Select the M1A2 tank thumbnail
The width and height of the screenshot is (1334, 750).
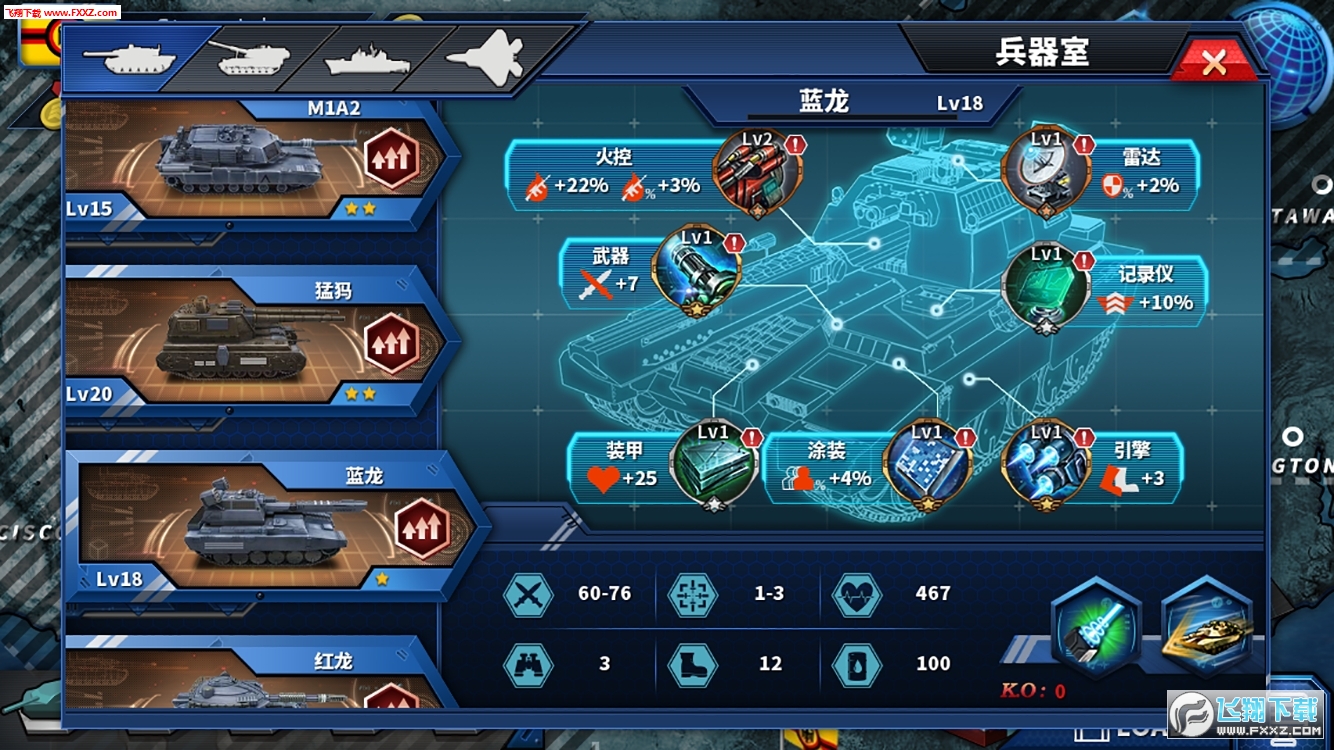240,155
